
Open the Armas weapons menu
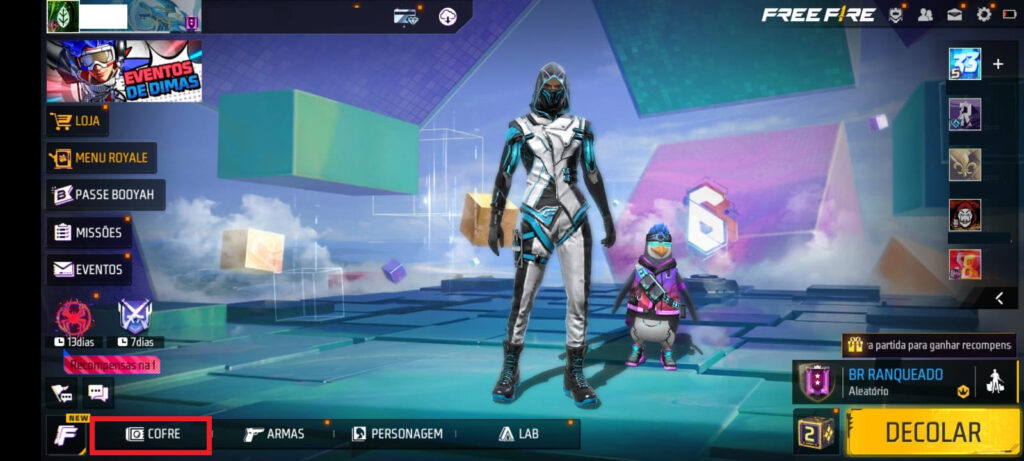click(x=274, y=434)
